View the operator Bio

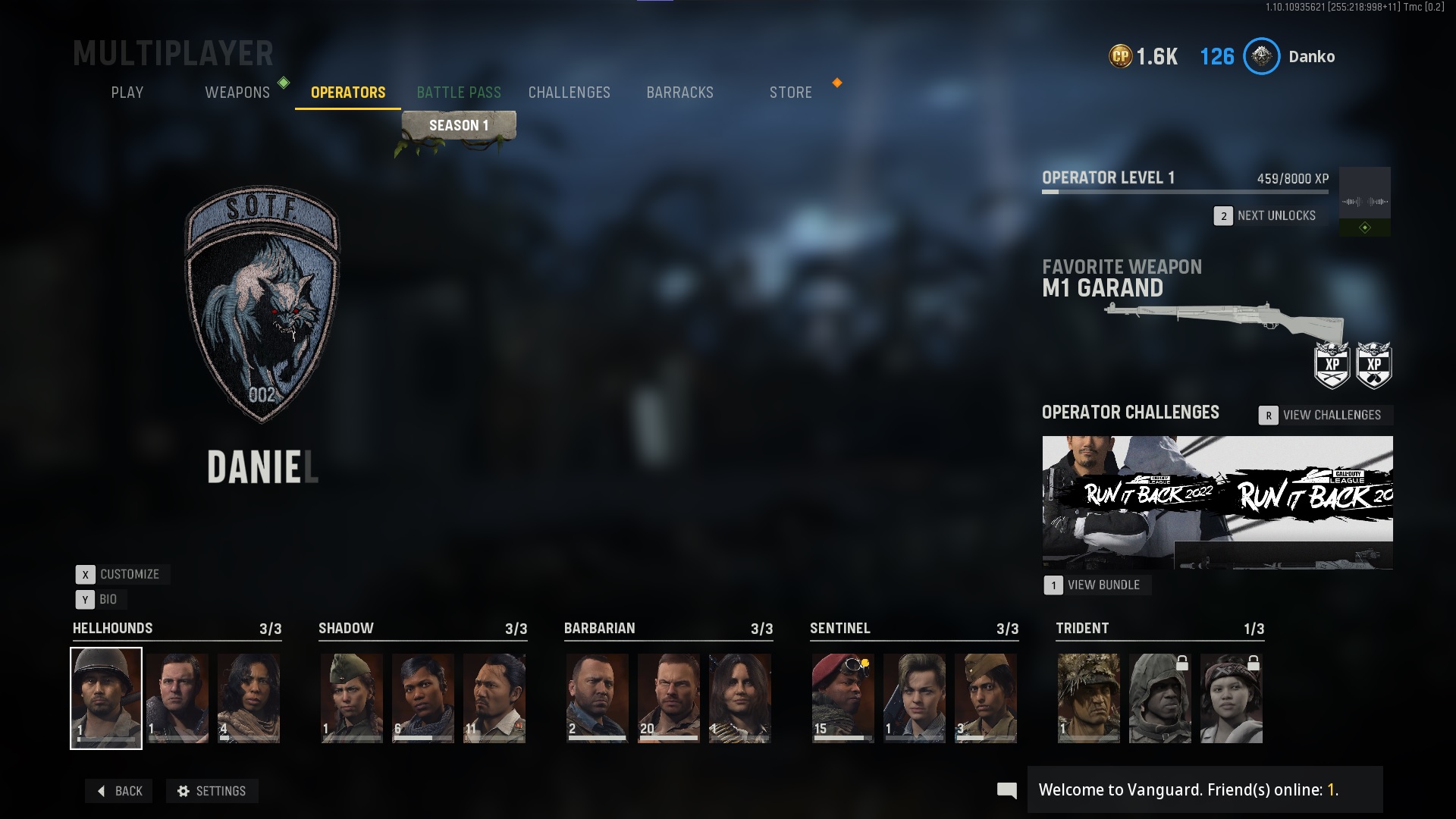[98, 599]
